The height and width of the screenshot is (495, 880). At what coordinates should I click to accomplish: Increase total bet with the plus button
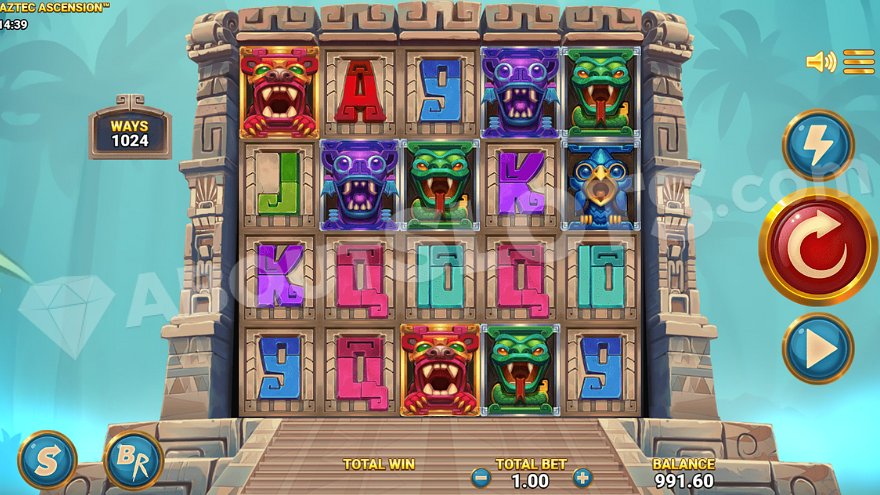[x=582, y=478]
